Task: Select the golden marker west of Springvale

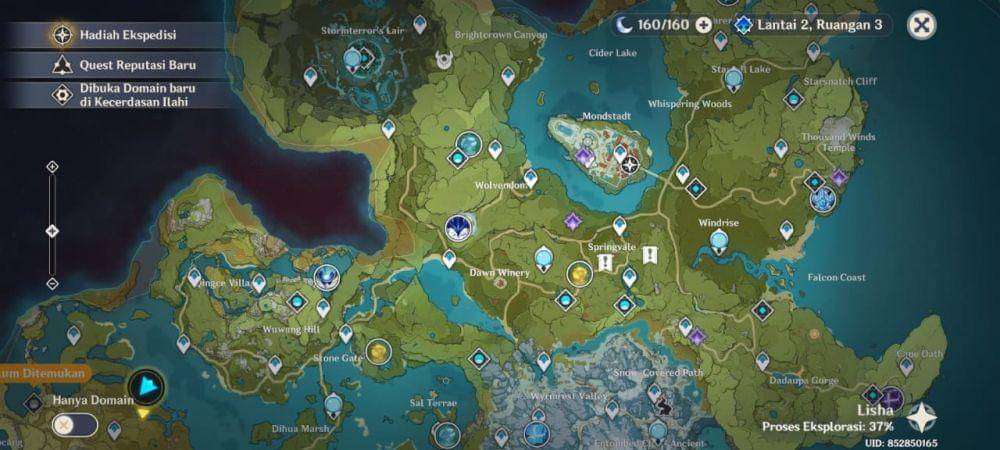Action: click(x=579, y=273)
